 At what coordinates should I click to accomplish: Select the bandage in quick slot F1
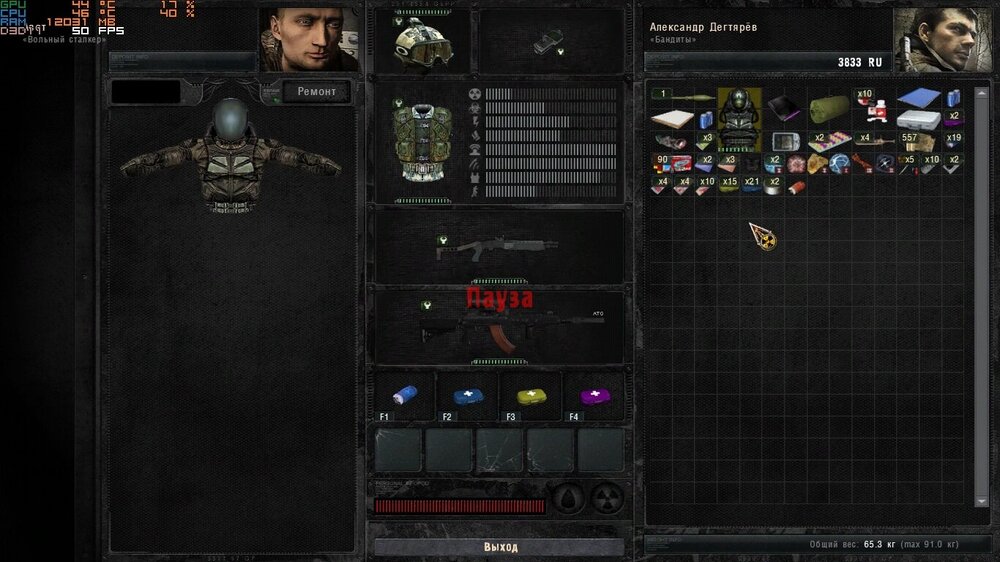(x=405, y=395)
